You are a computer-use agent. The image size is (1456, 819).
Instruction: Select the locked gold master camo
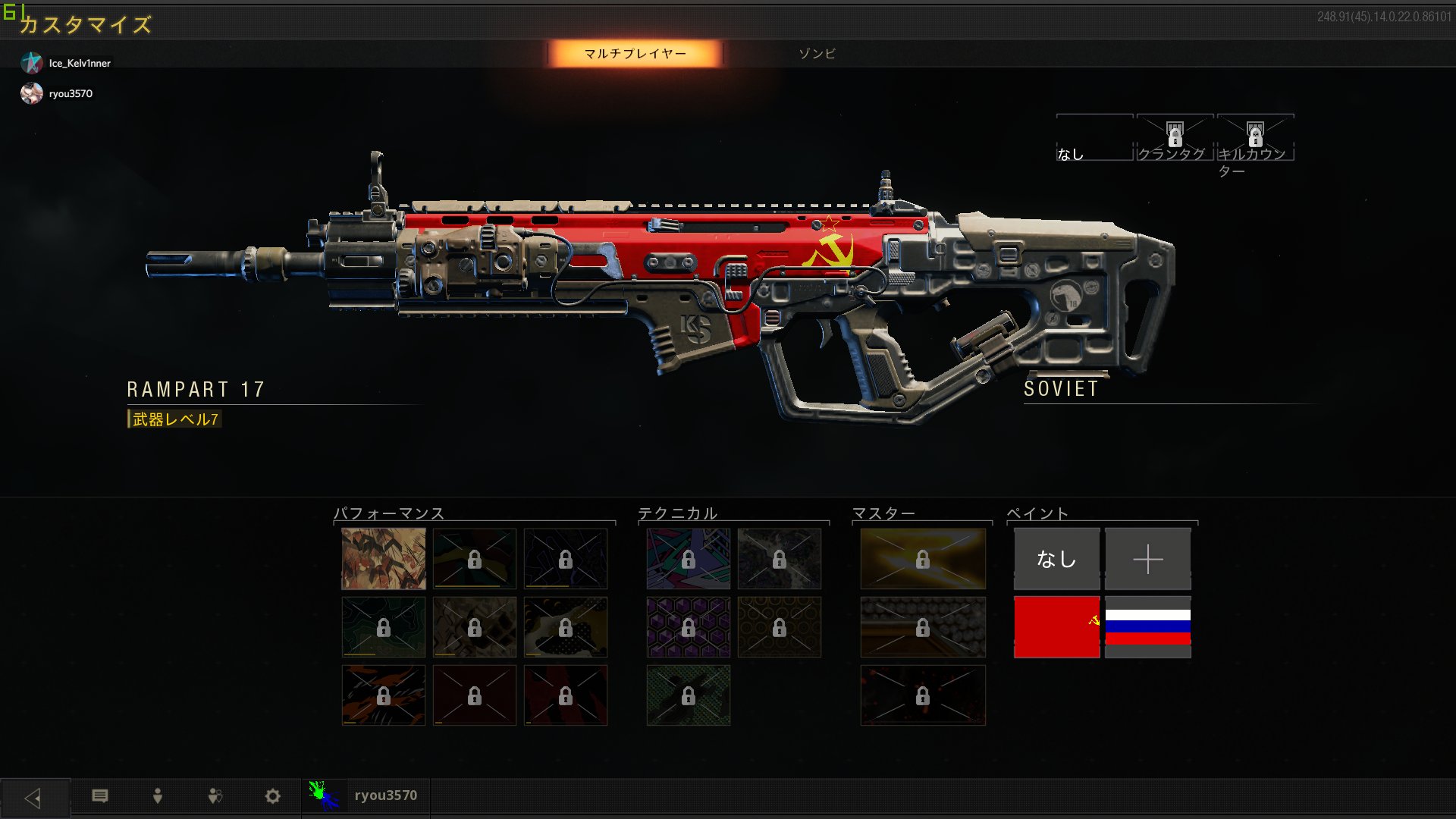point(923,559)
